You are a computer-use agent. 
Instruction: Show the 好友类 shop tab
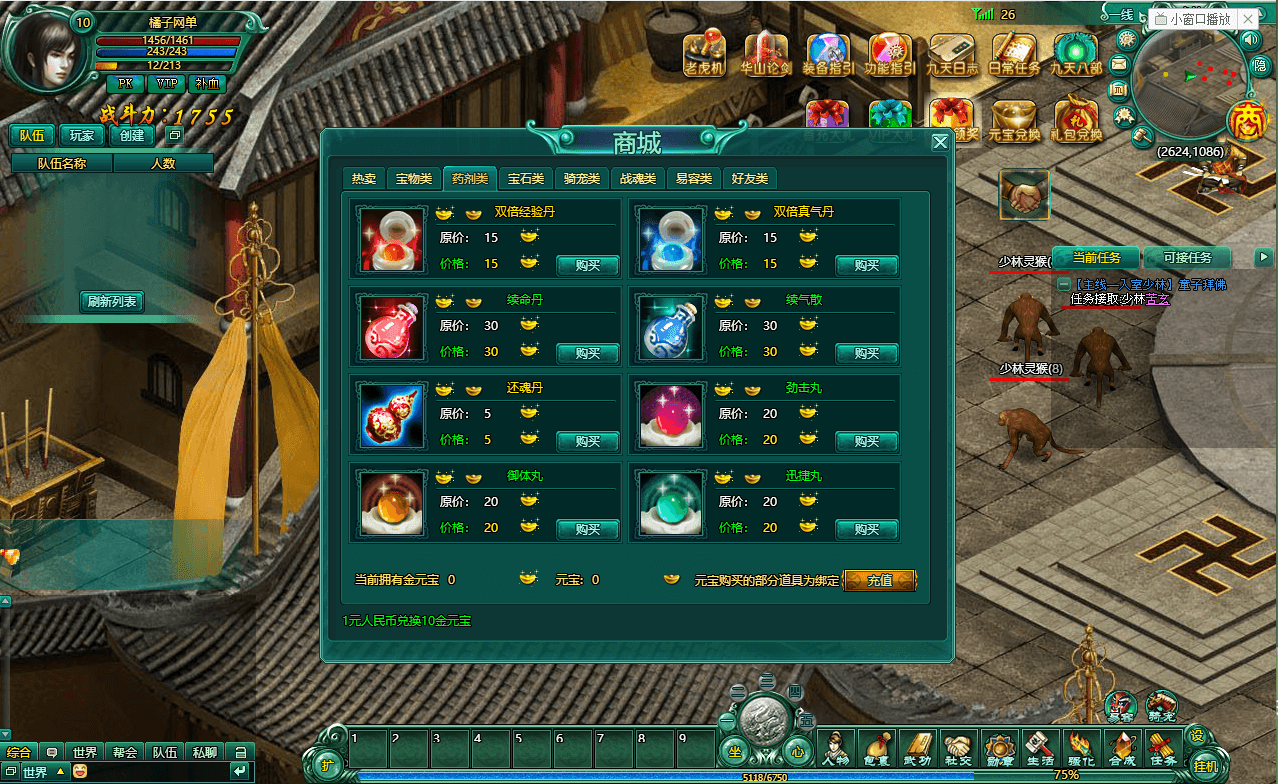pos(749,179)
